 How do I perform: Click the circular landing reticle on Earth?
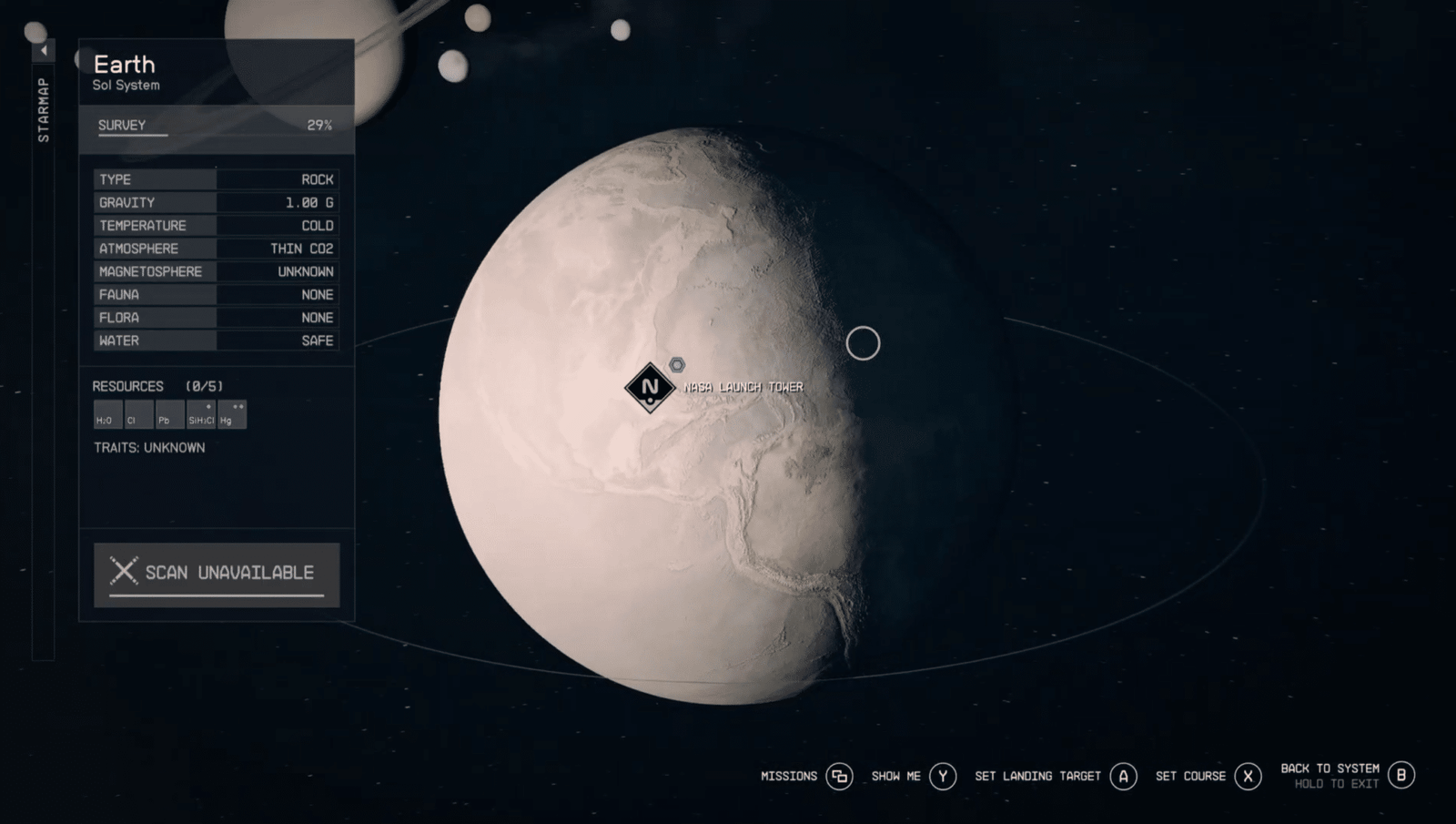click(x=863, y=344)
